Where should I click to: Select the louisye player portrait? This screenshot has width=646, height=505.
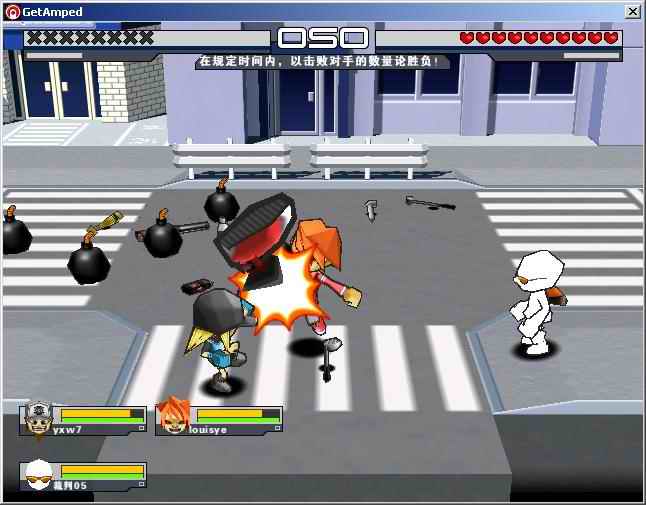pos(174,416)
